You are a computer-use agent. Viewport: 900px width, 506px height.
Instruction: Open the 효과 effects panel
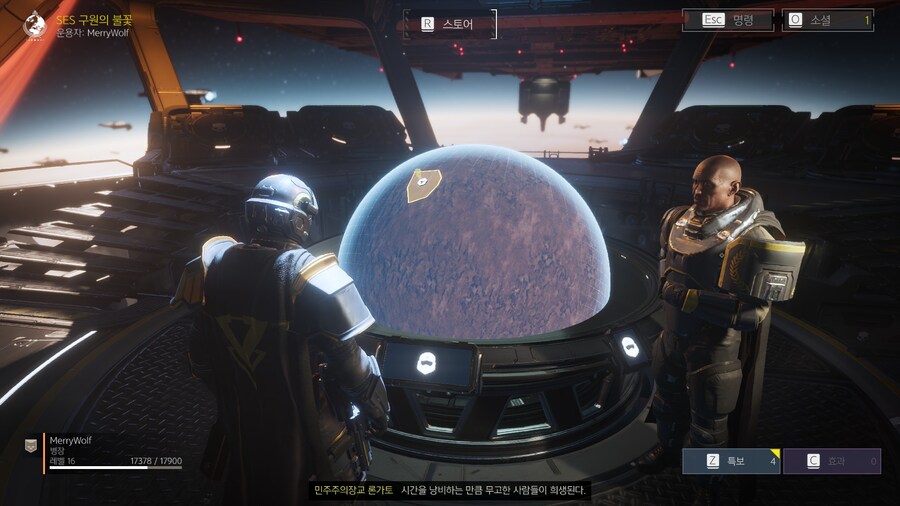[x=831, y=461]
